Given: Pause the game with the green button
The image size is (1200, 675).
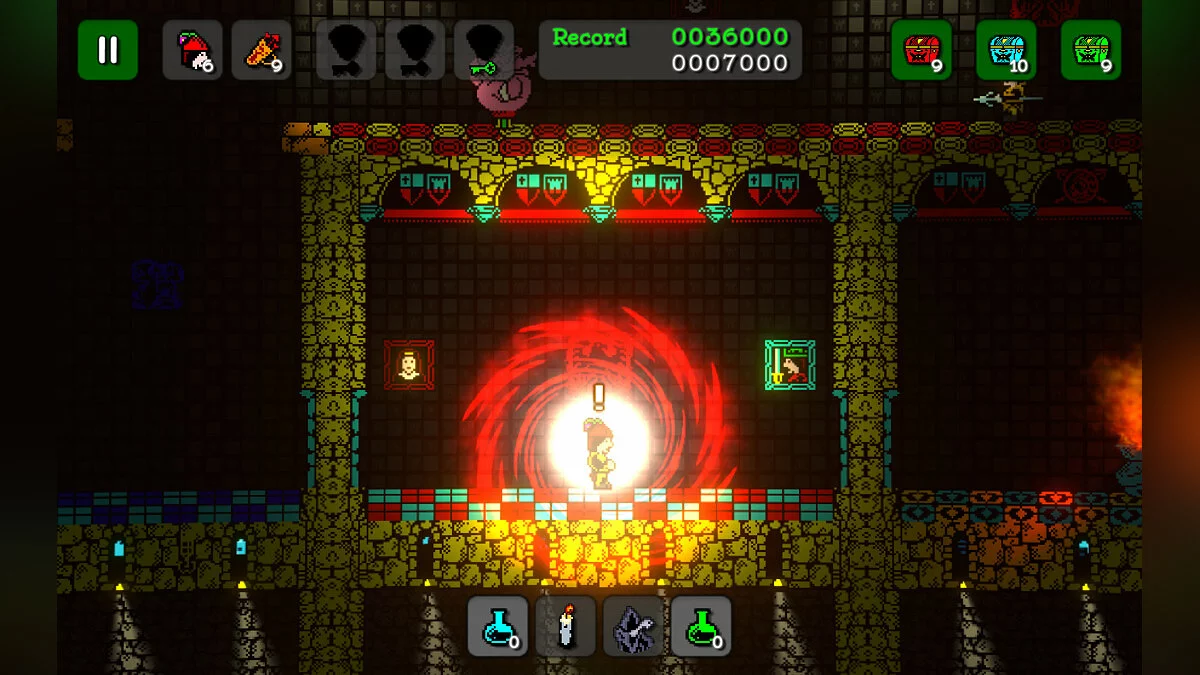Looking at the screenshot, I should tap(108, 50).
